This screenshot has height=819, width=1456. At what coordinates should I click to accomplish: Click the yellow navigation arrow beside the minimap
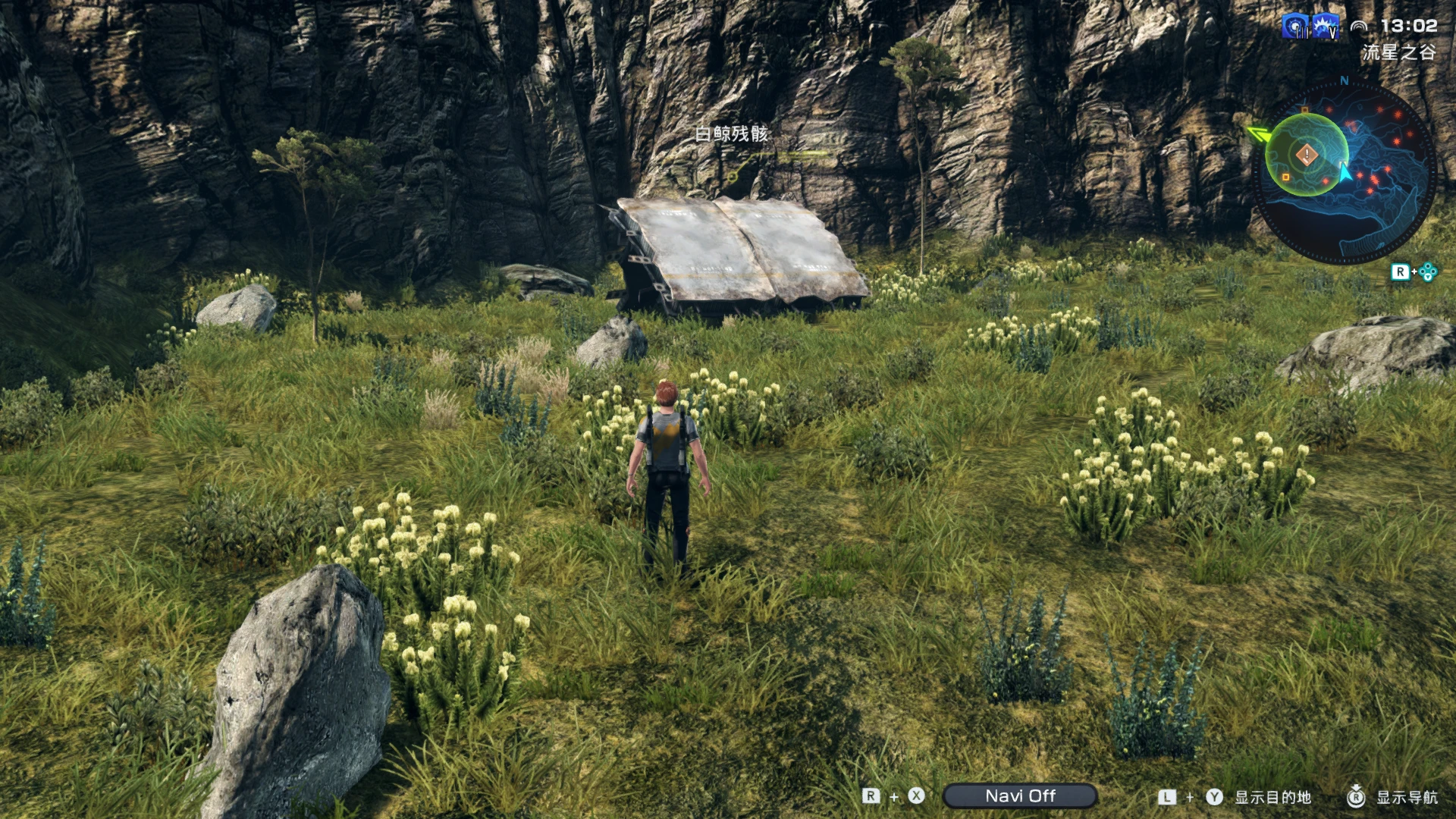pos(1260,133)
